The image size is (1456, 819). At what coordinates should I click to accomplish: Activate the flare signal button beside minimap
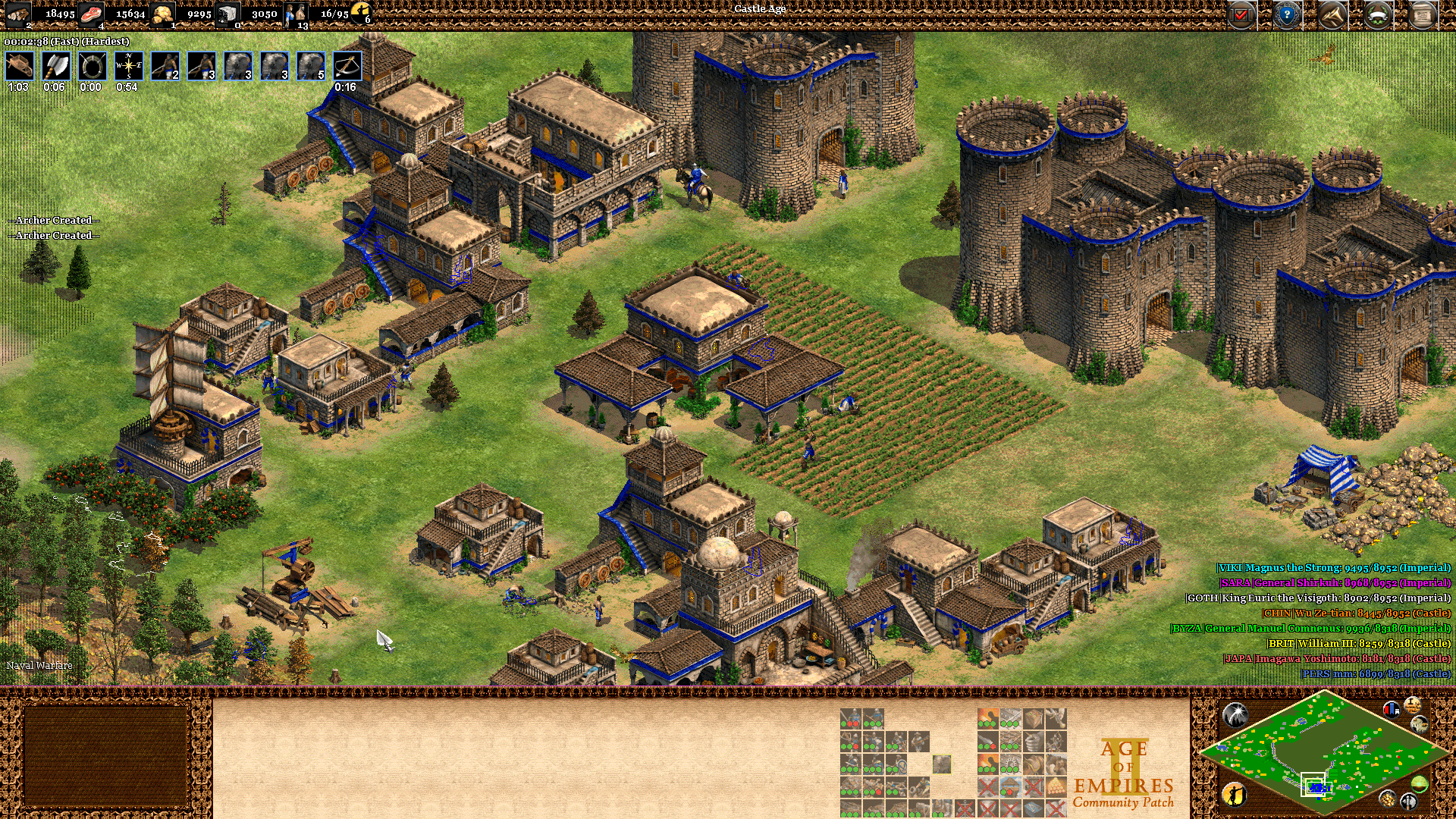(1235, 714)
